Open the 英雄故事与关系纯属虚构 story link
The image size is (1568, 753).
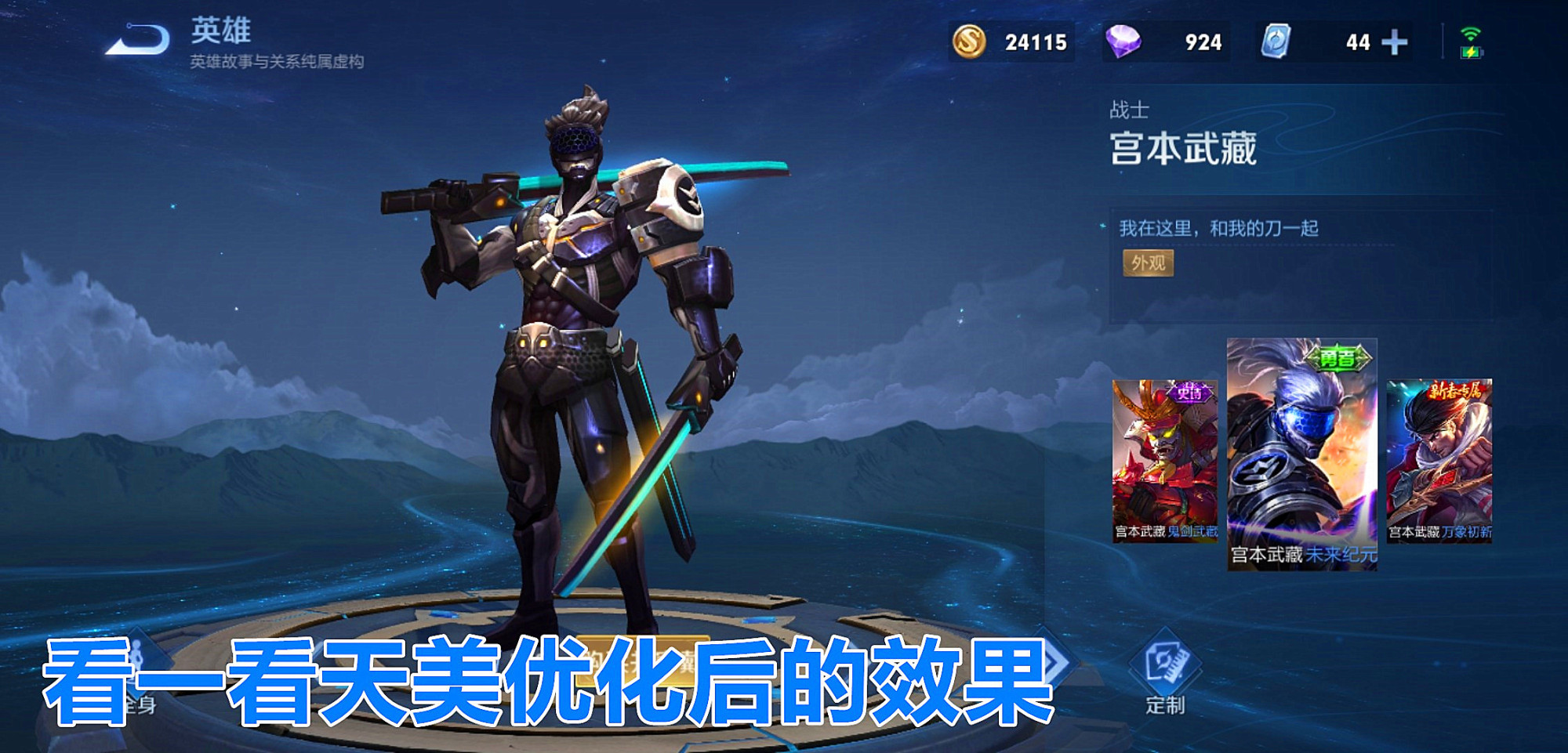coord(278,63)
